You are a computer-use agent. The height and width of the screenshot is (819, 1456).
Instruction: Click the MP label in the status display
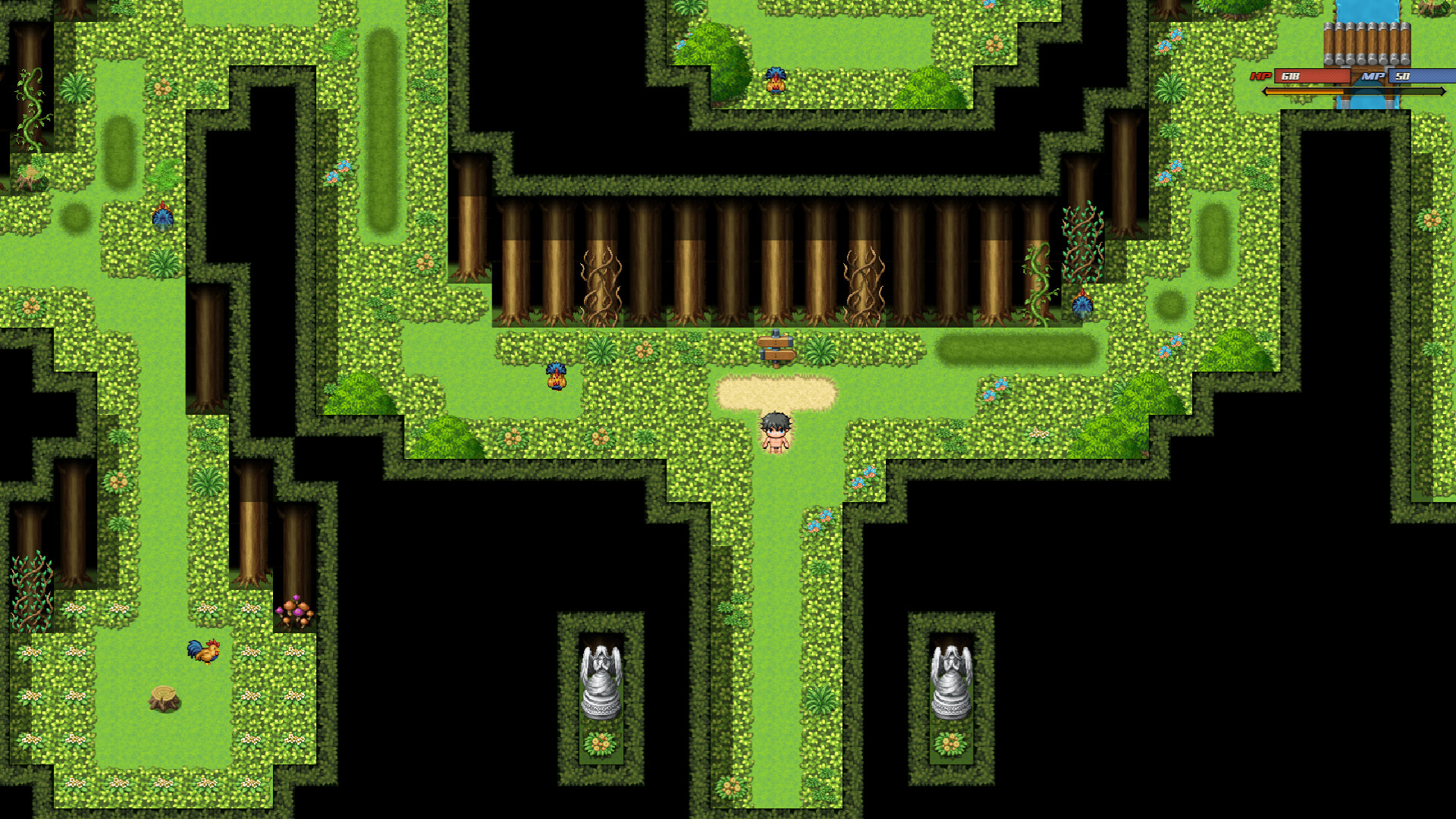tap(1372, 77)
